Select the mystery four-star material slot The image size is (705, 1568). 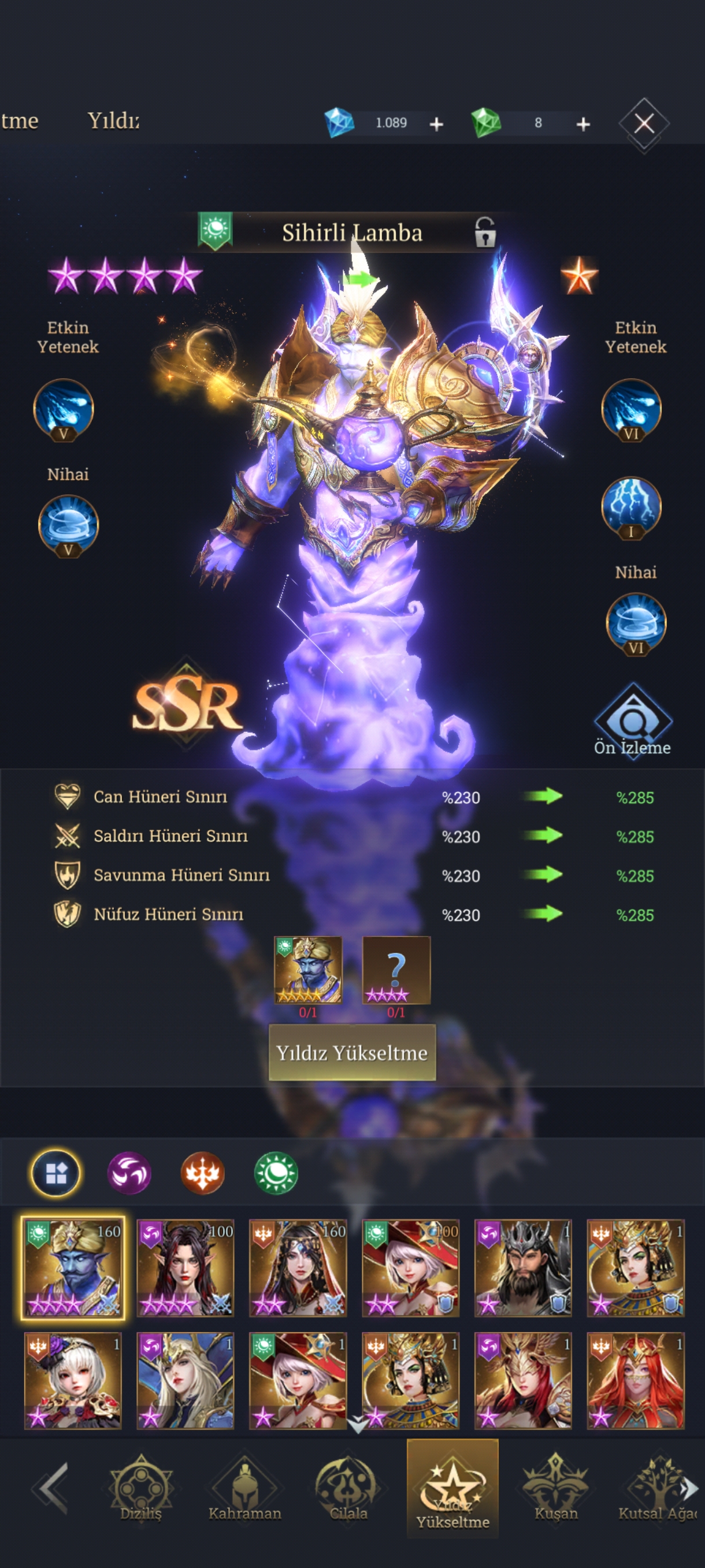(x=396, y=970)
